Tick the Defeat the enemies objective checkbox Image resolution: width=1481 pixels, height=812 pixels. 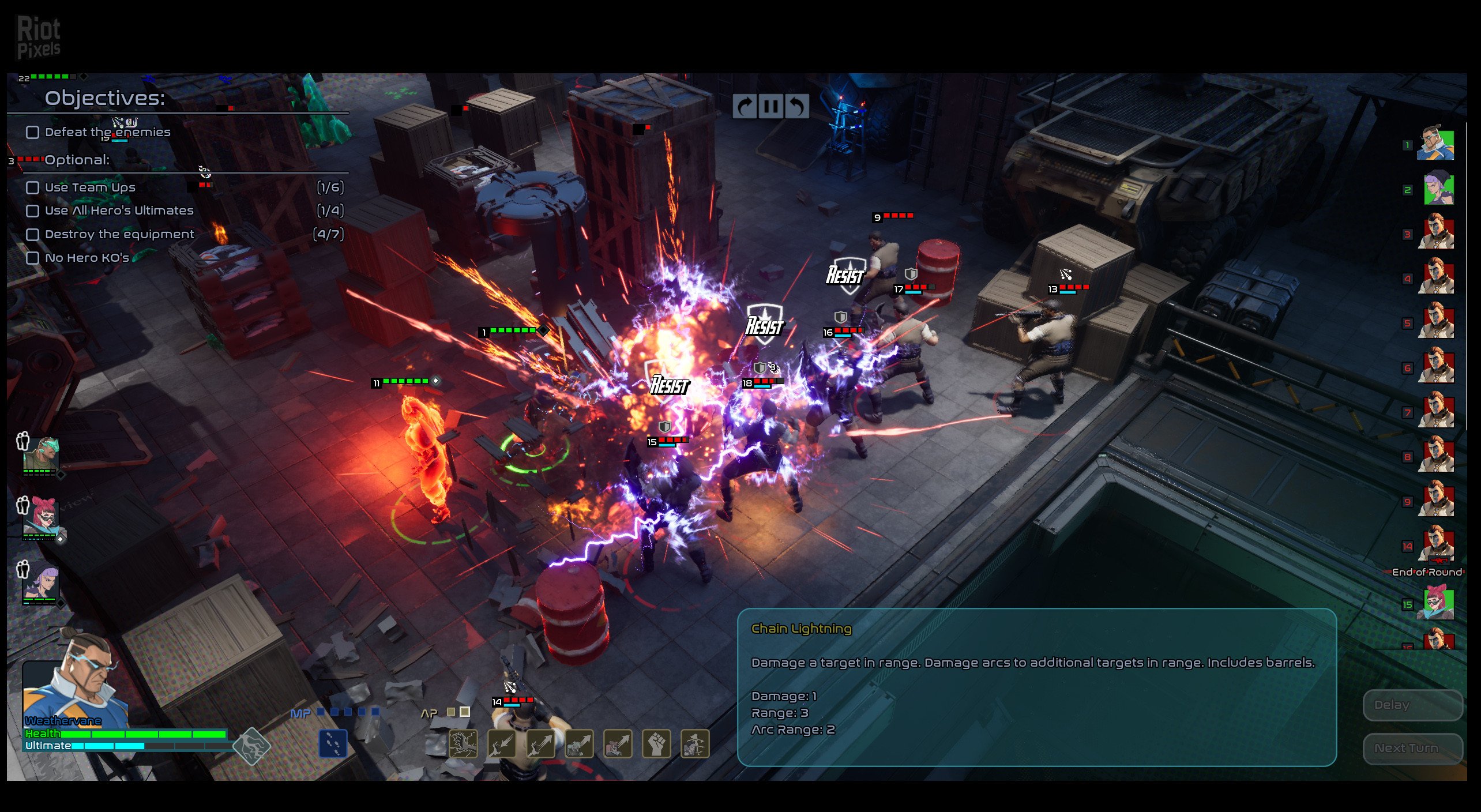pyautogui.click(x=33, y=132)
